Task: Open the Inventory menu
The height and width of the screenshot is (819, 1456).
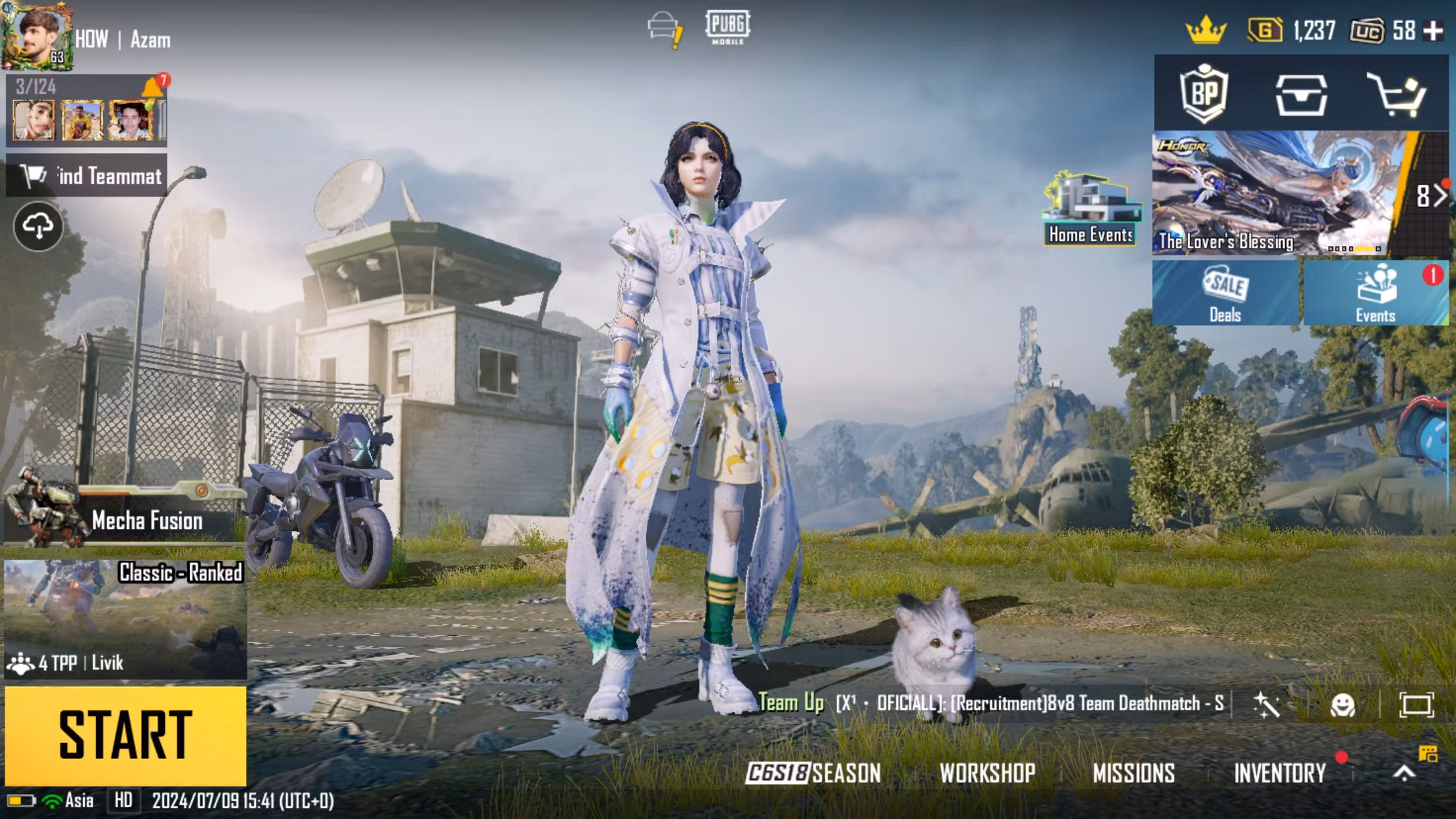Action: 1279,773
